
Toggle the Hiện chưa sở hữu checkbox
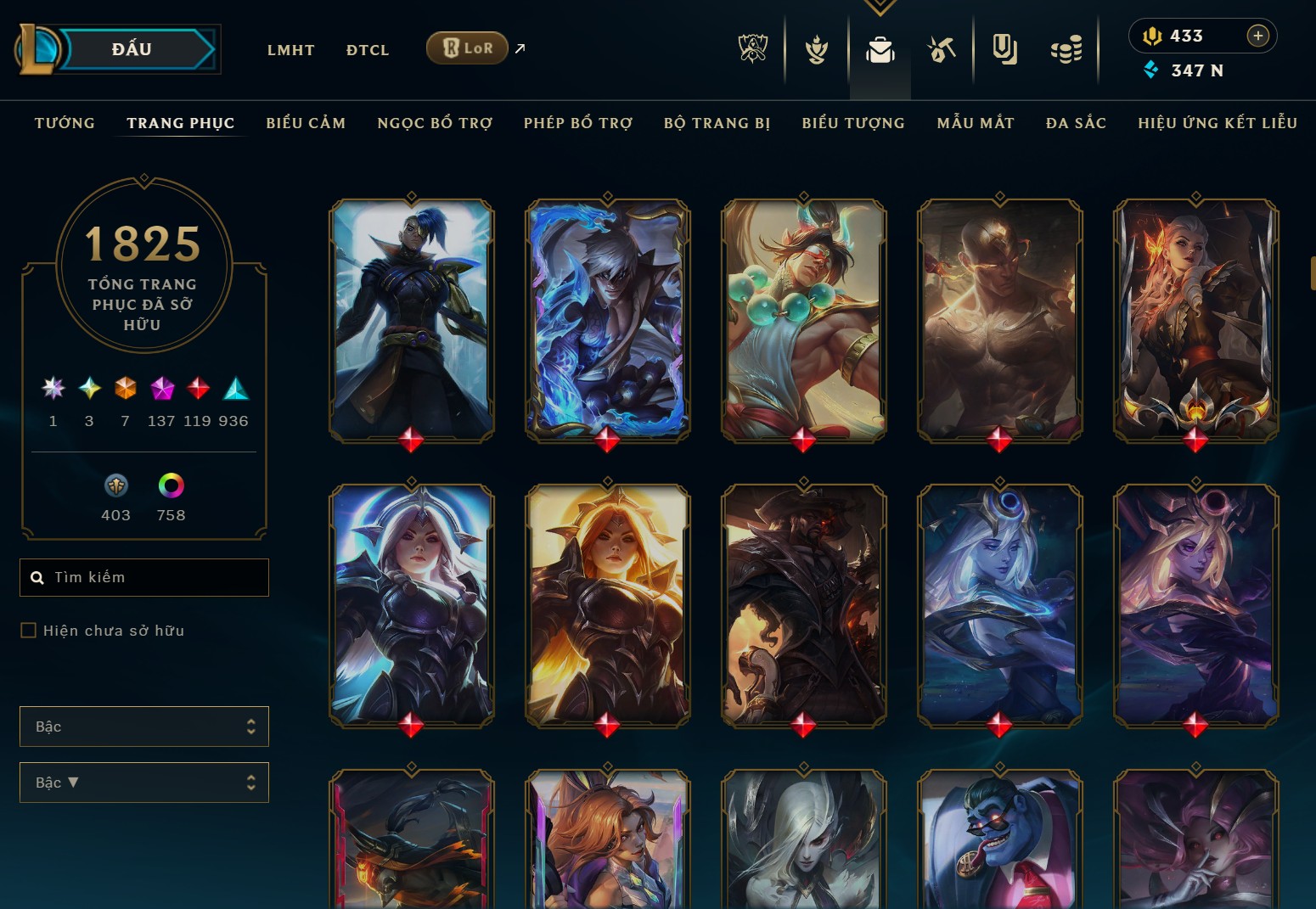29,631
